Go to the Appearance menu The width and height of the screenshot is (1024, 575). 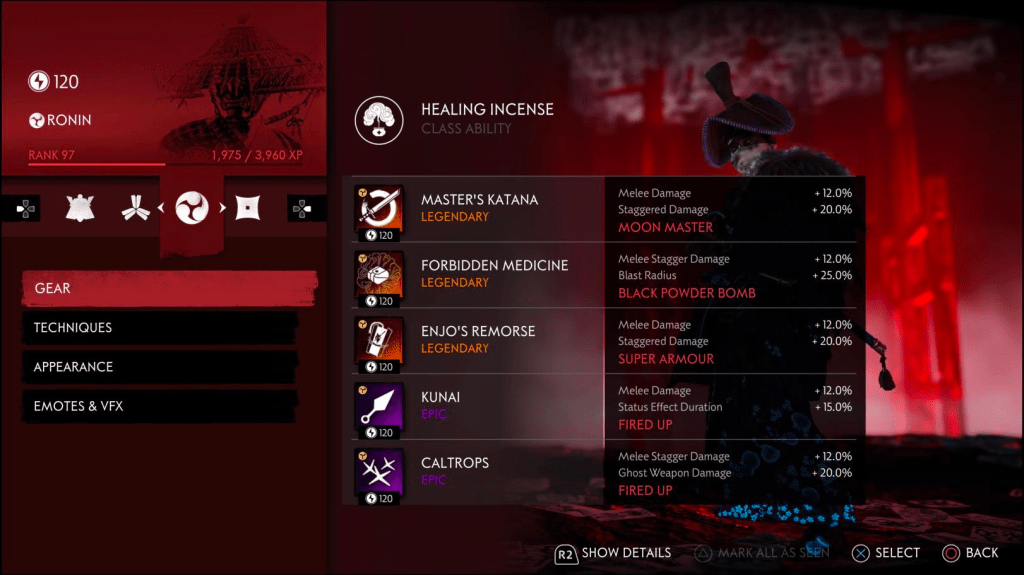[160, 367]
